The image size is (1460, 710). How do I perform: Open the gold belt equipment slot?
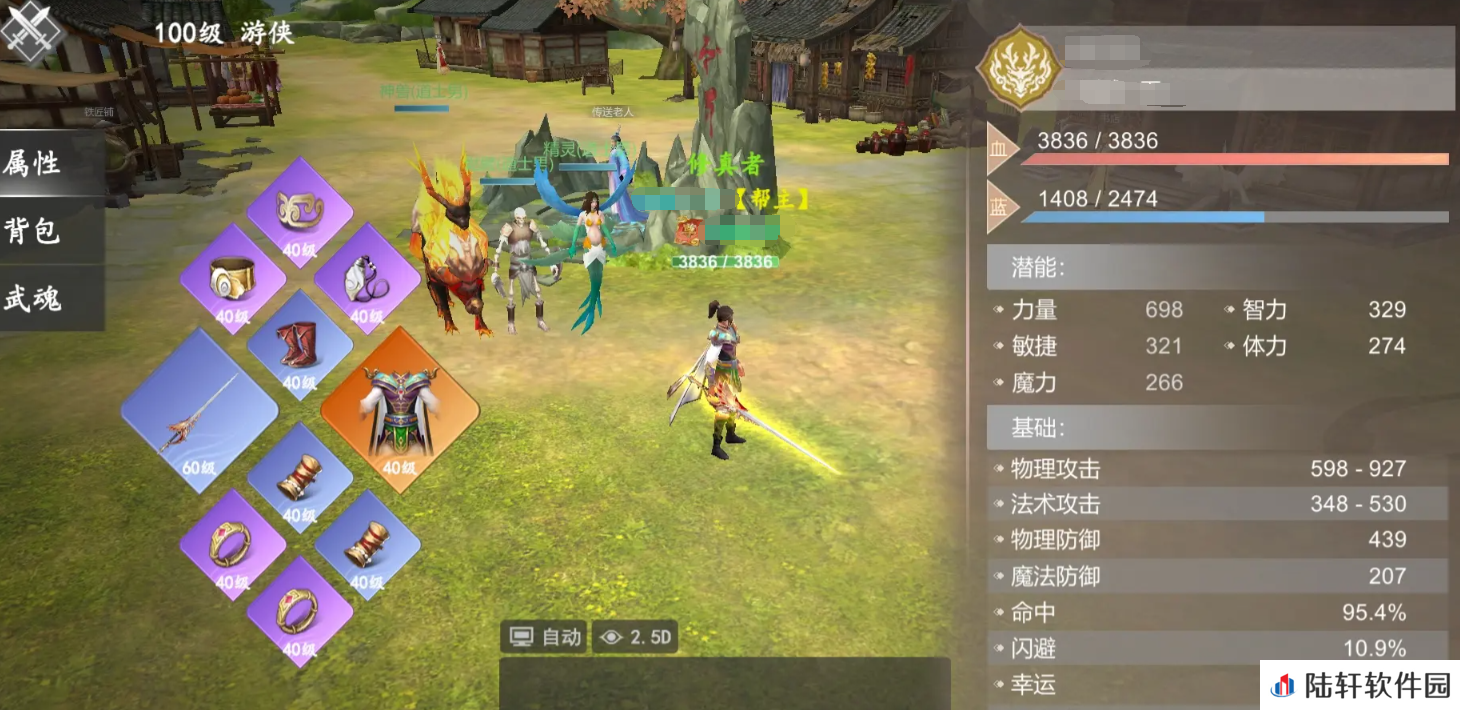[x=232, y=279]
